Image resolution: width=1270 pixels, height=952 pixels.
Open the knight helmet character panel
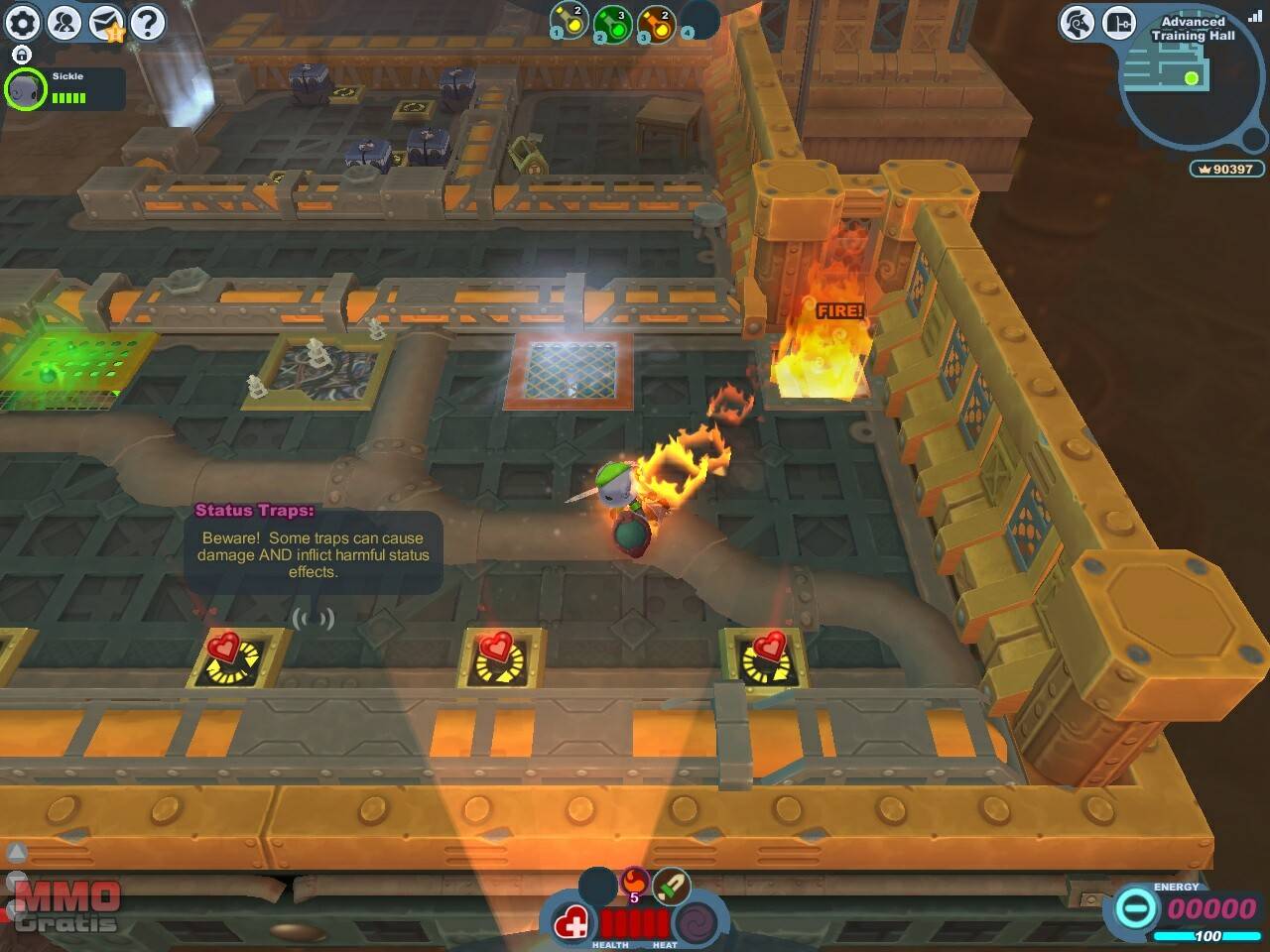click(x=1077, y=22)
